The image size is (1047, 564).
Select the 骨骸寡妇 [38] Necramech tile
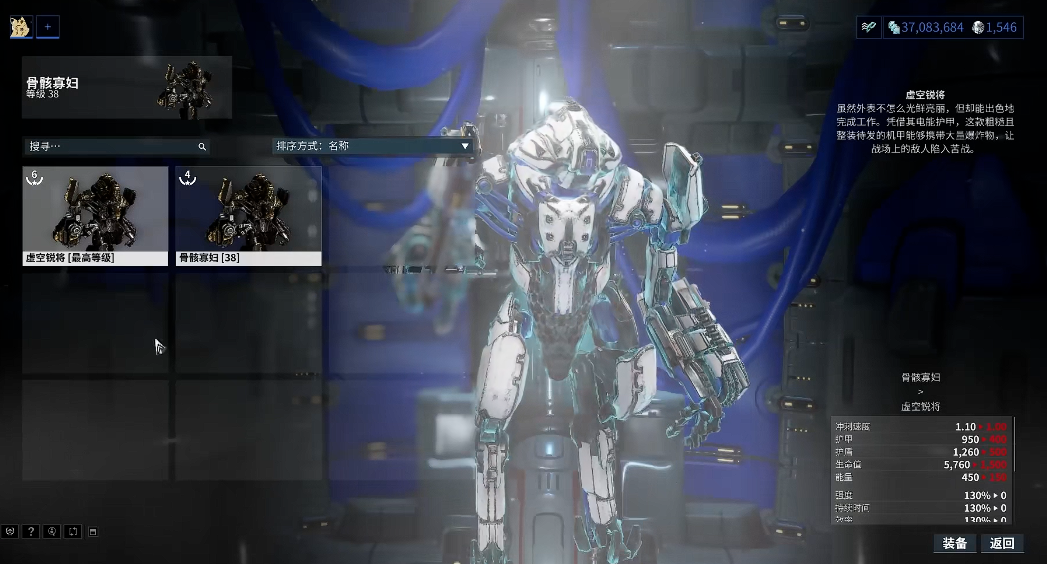[248, 215]
